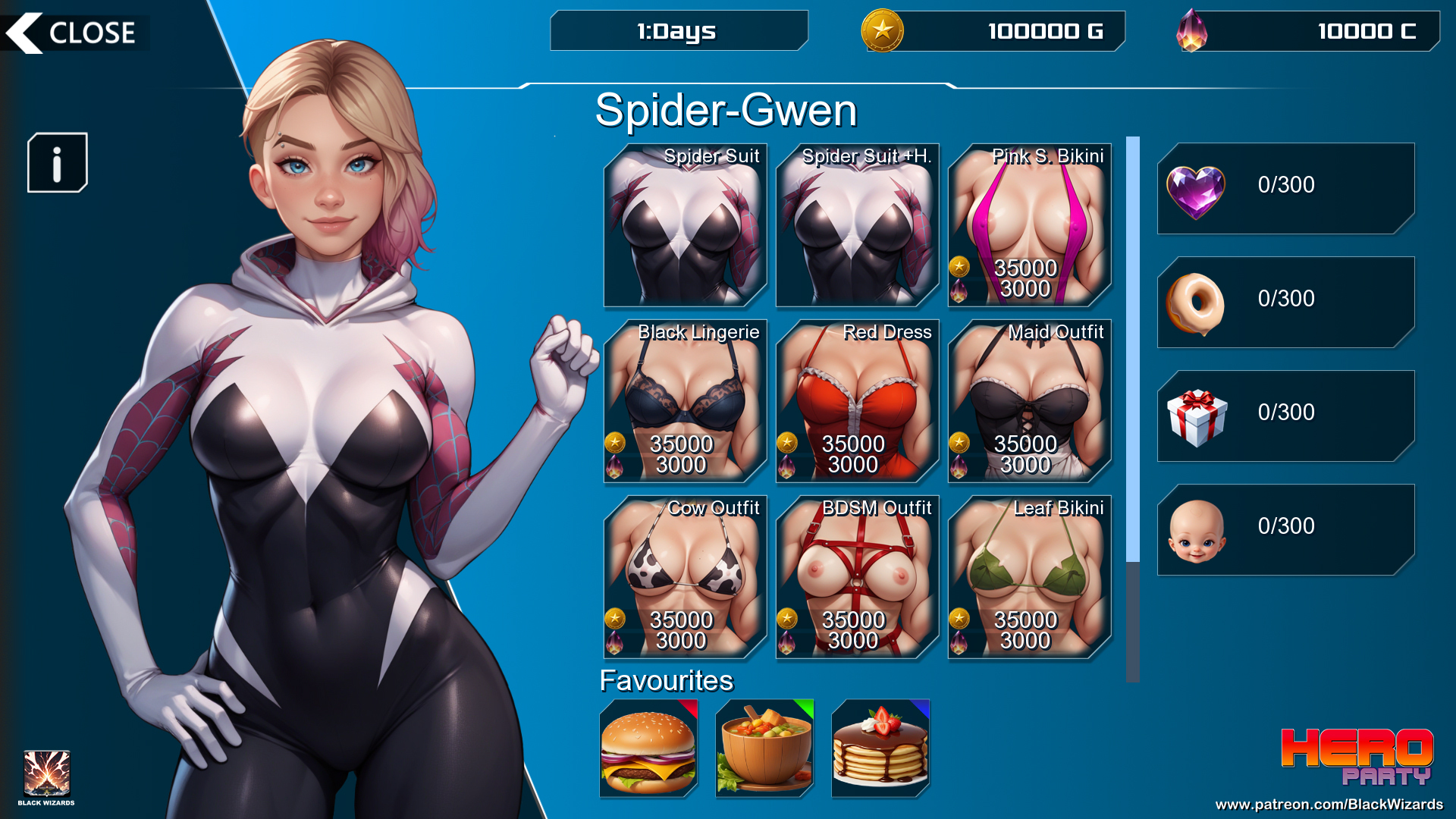This screenshot has height=819, width=1456.
Task: Select the Black Lingerie outfit tile
Action: (x=685, y=402)
